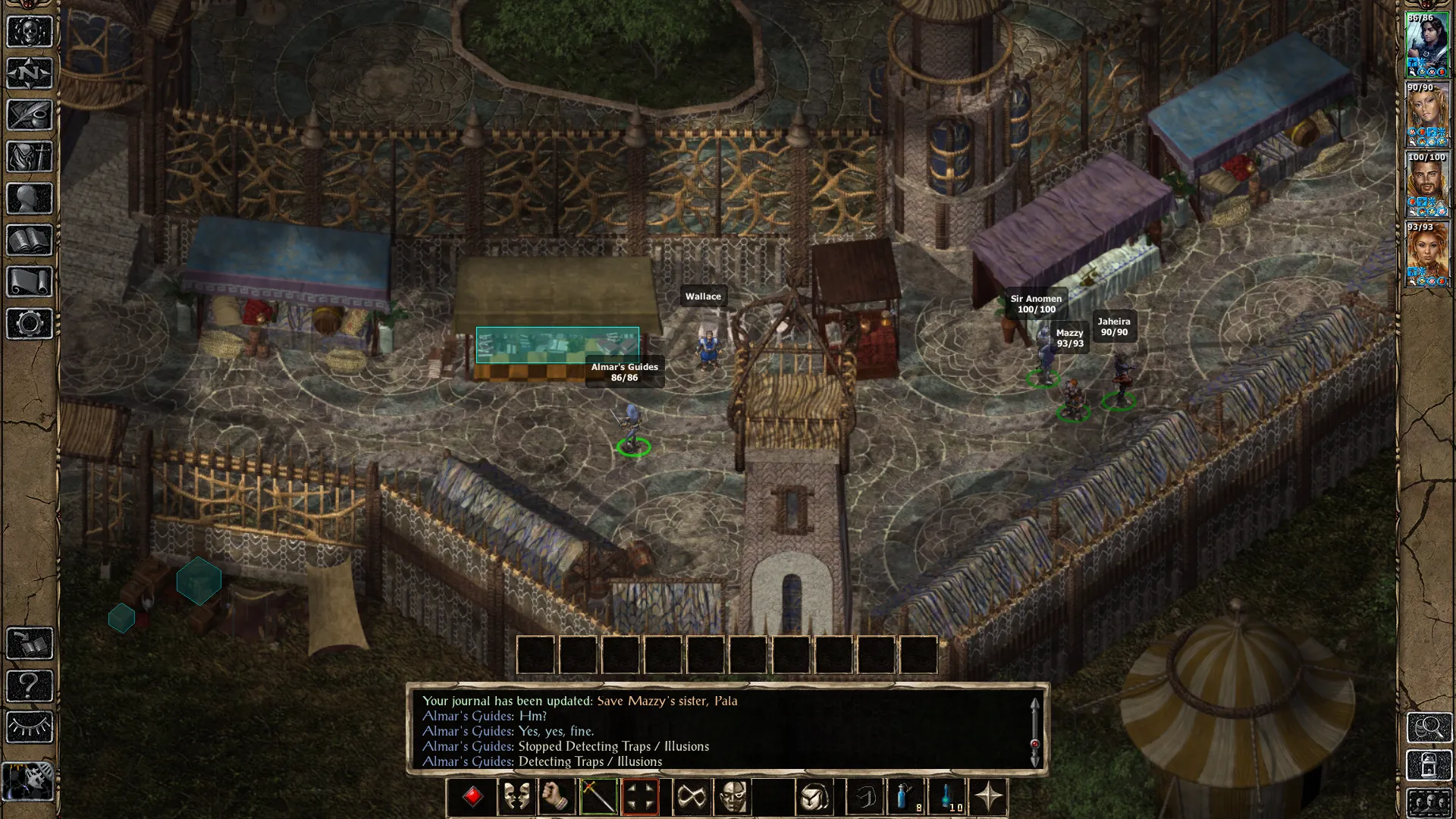Screen dimensions: 1456x819
Task: Use the blue potion with count 8
Action: [x=905, y=797]
